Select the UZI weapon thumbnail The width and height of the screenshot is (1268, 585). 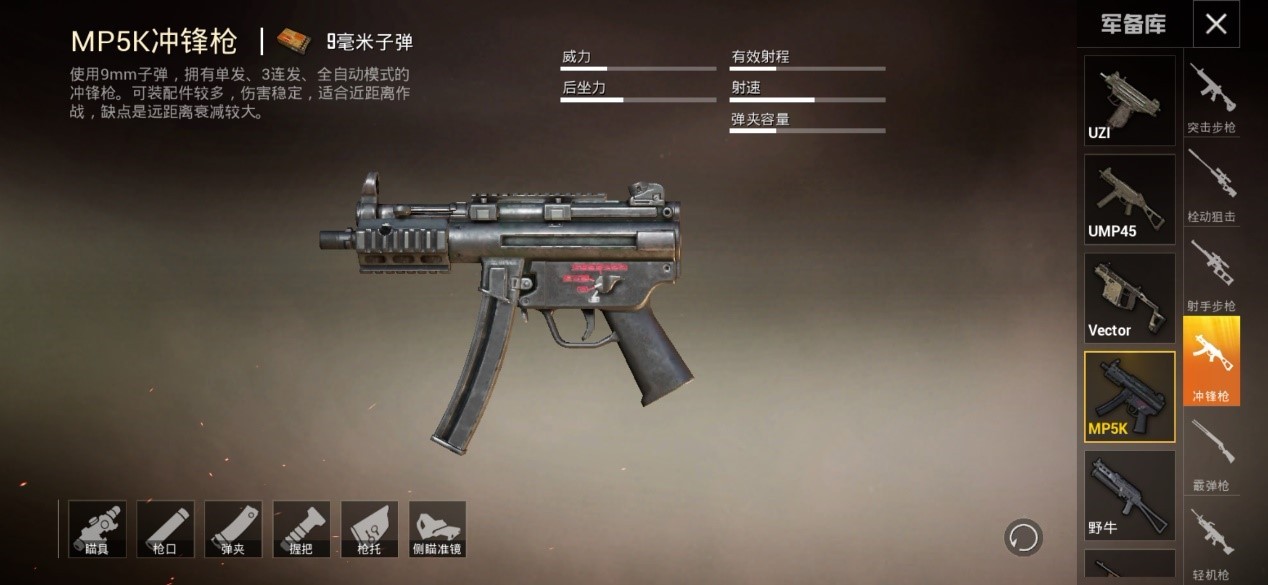tap(1130, 100)
